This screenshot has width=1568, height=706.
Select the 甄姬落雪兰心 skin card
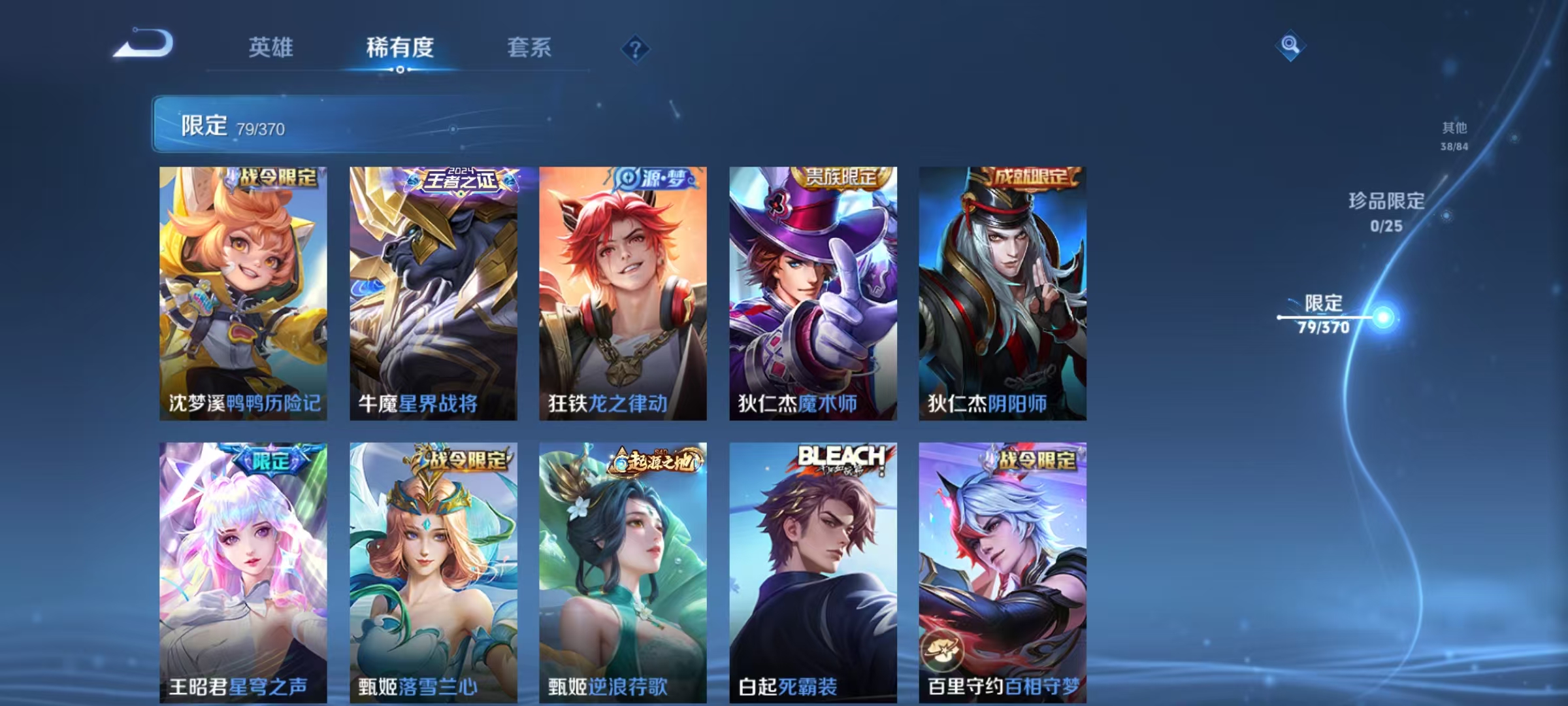pos(433,575)
